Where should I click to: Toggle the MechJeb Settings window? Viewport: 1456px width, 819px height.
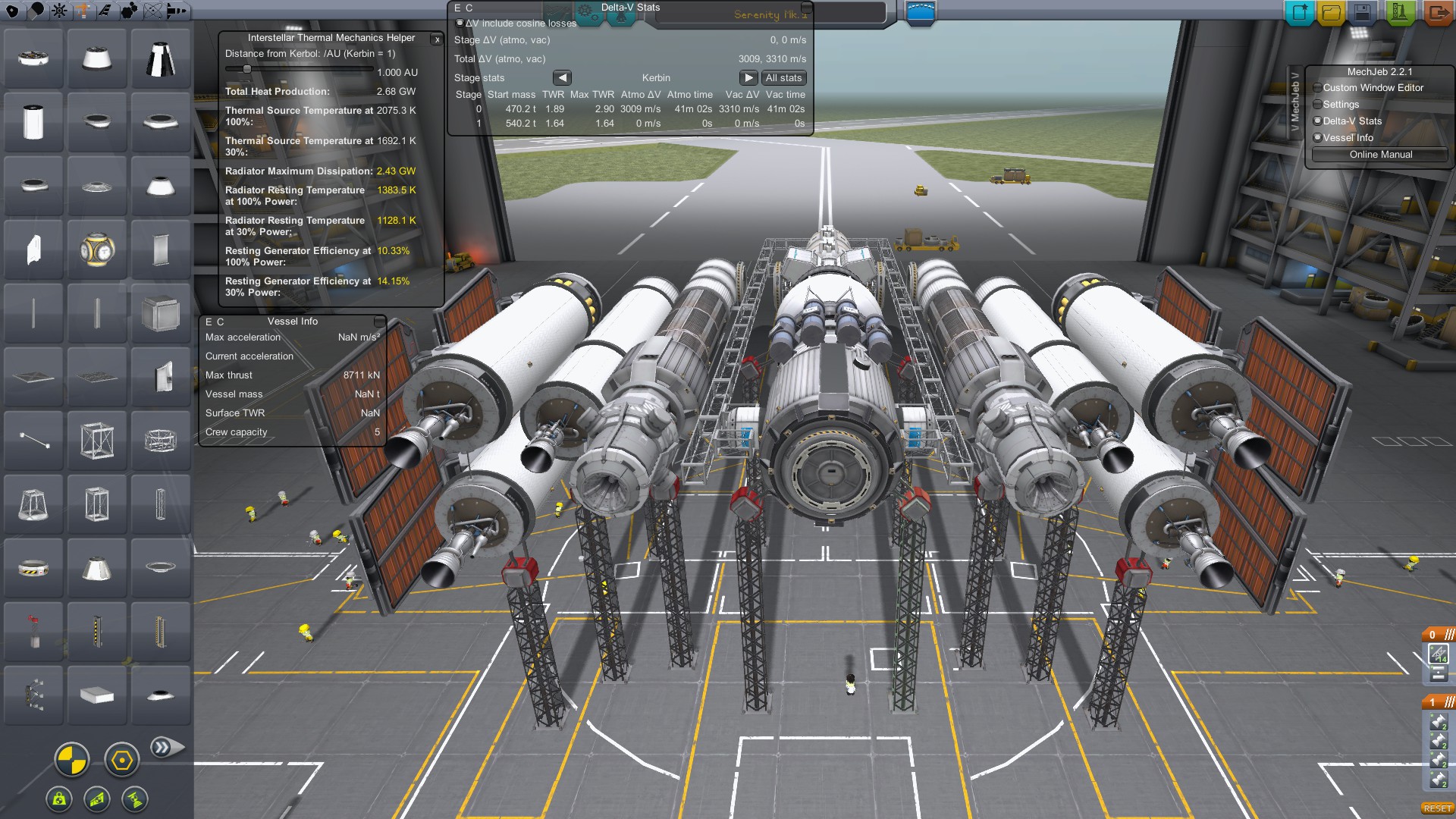(x=1317, y=105)
